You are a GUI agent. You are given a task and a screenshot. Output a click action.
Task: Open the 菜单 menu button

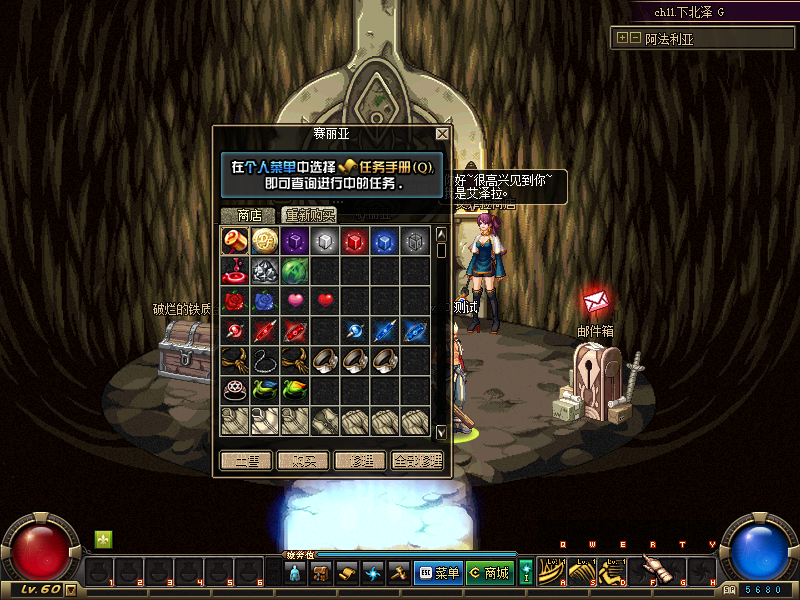click(x=437, y=573)
